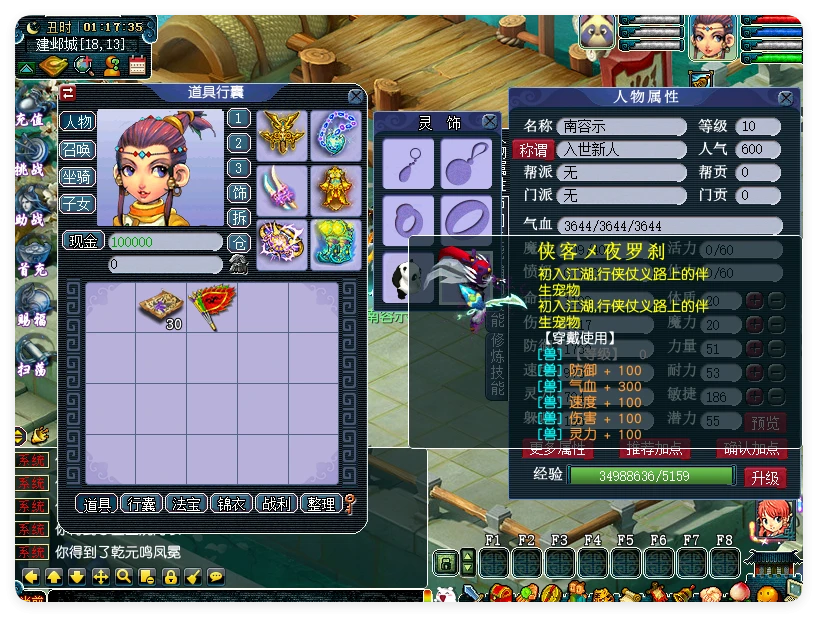Select the 坐骑 mount tab

click(x=77, y=177)
